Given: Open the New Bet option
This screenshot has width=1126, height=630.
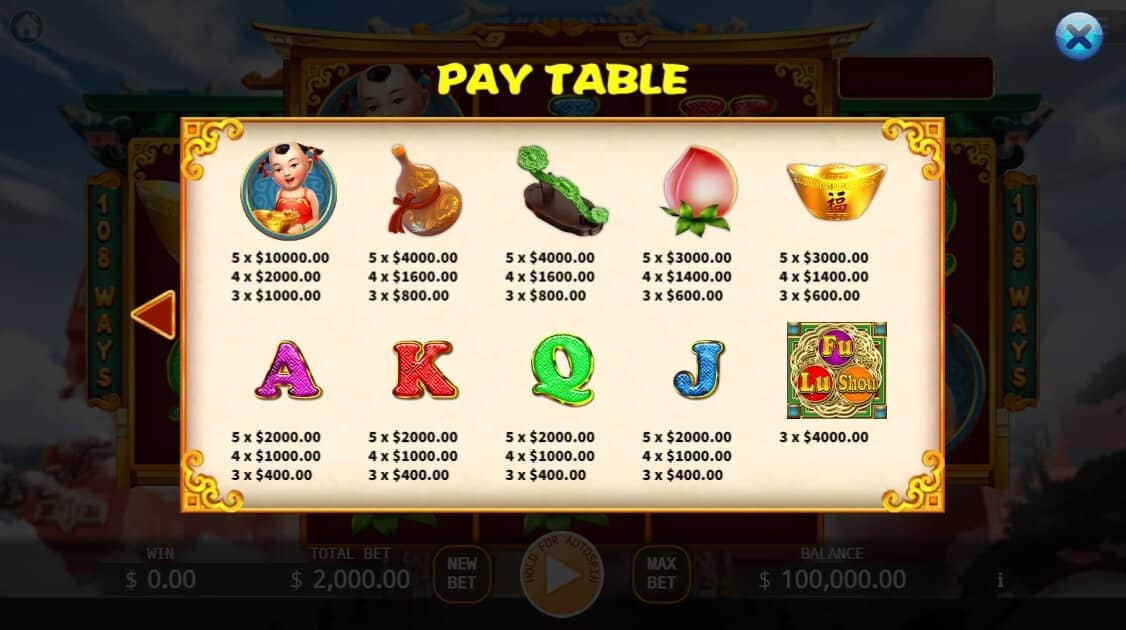Looking at the screenshot, I should [461, 574].
